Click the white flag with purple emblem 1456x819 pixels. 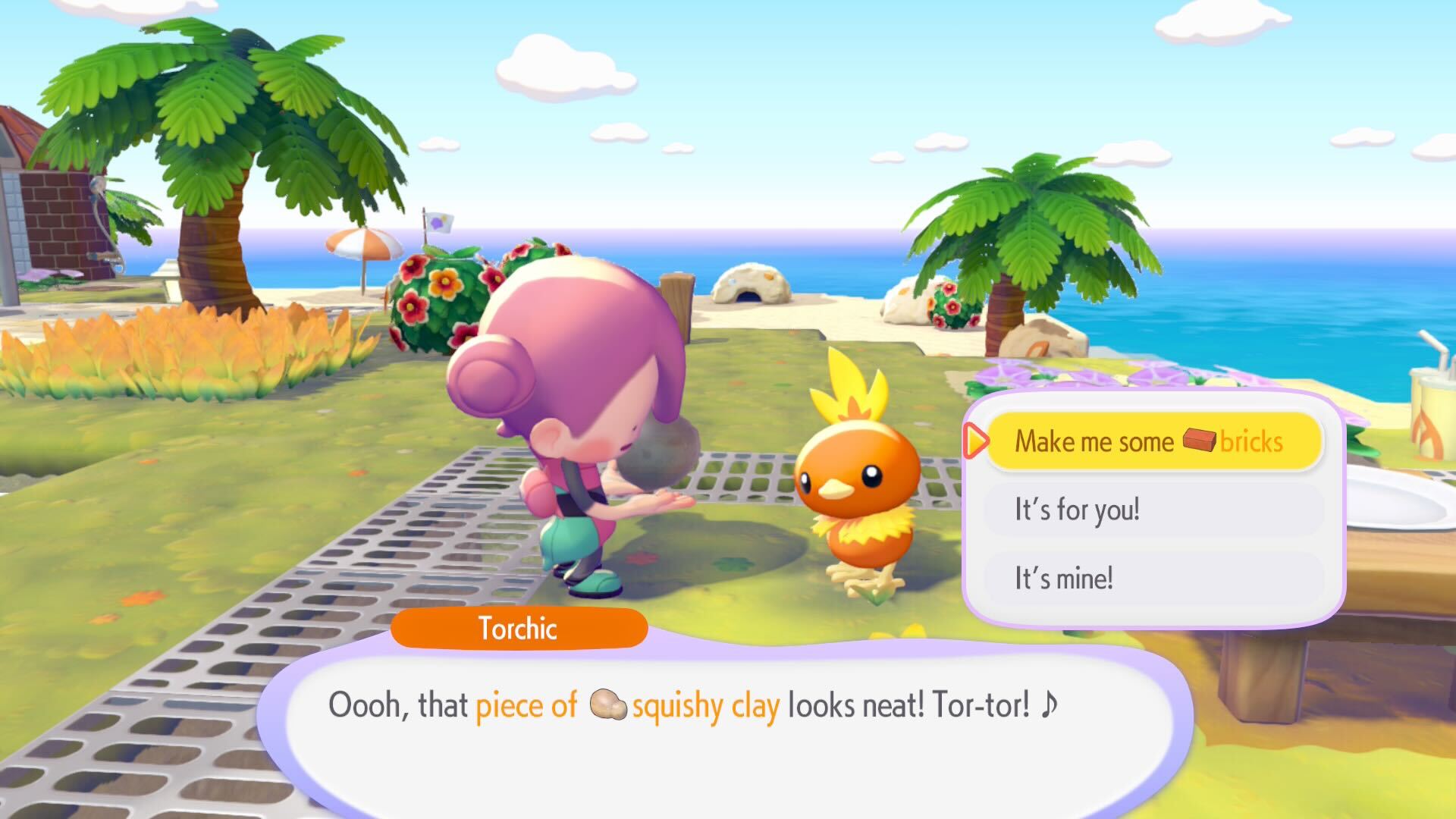[x=440, y=221]
